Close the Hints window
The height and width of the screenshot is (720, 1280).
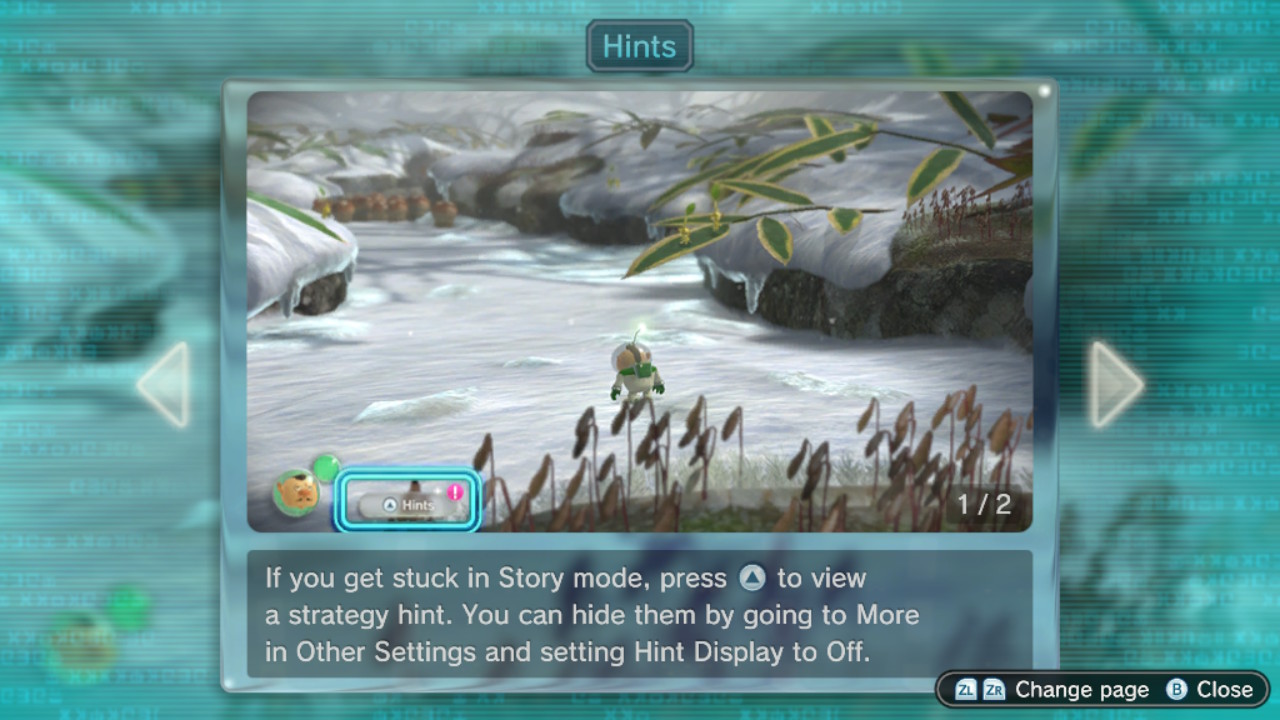pyautogui.click(x=1210, y=690)
